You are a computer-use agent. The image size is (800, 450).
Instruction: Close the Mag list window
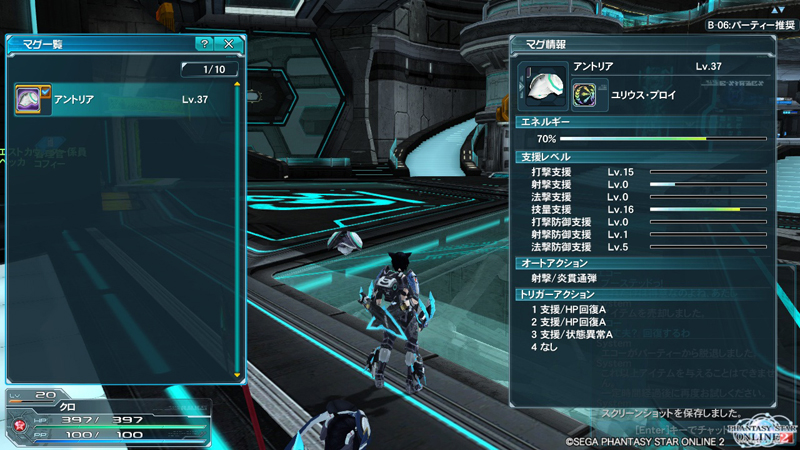coord(229,45)
